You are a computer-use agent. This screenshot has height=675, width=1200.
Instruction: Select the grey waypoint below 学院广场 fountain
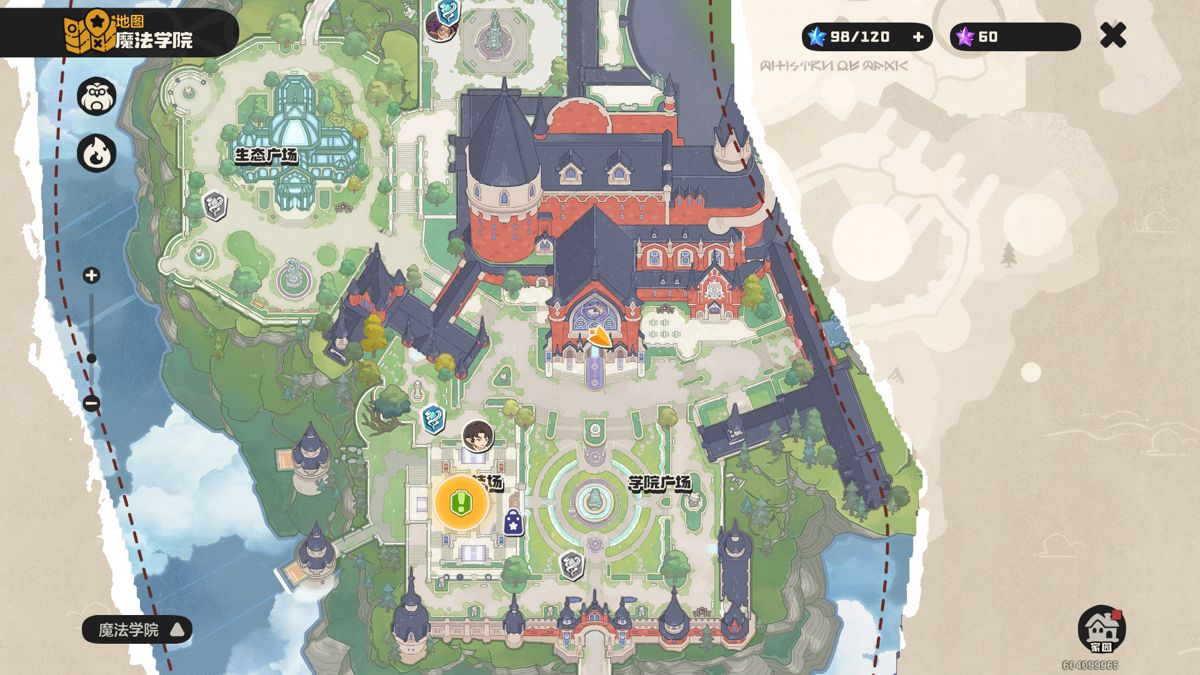click(x=571, y=566)
